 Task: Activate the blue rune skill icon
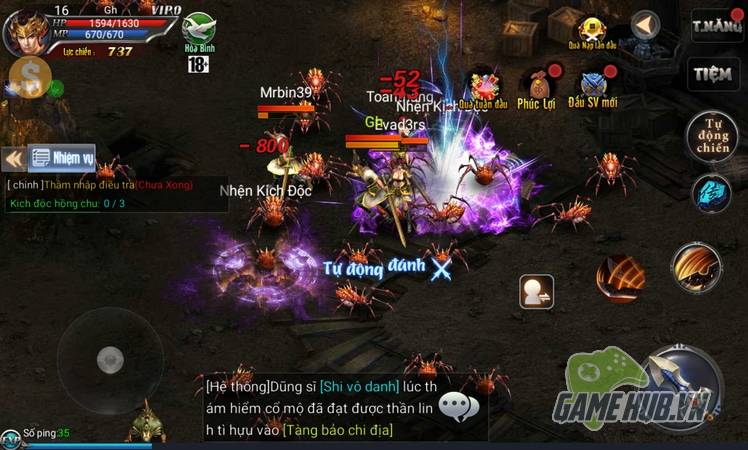[x=712, y=191]
